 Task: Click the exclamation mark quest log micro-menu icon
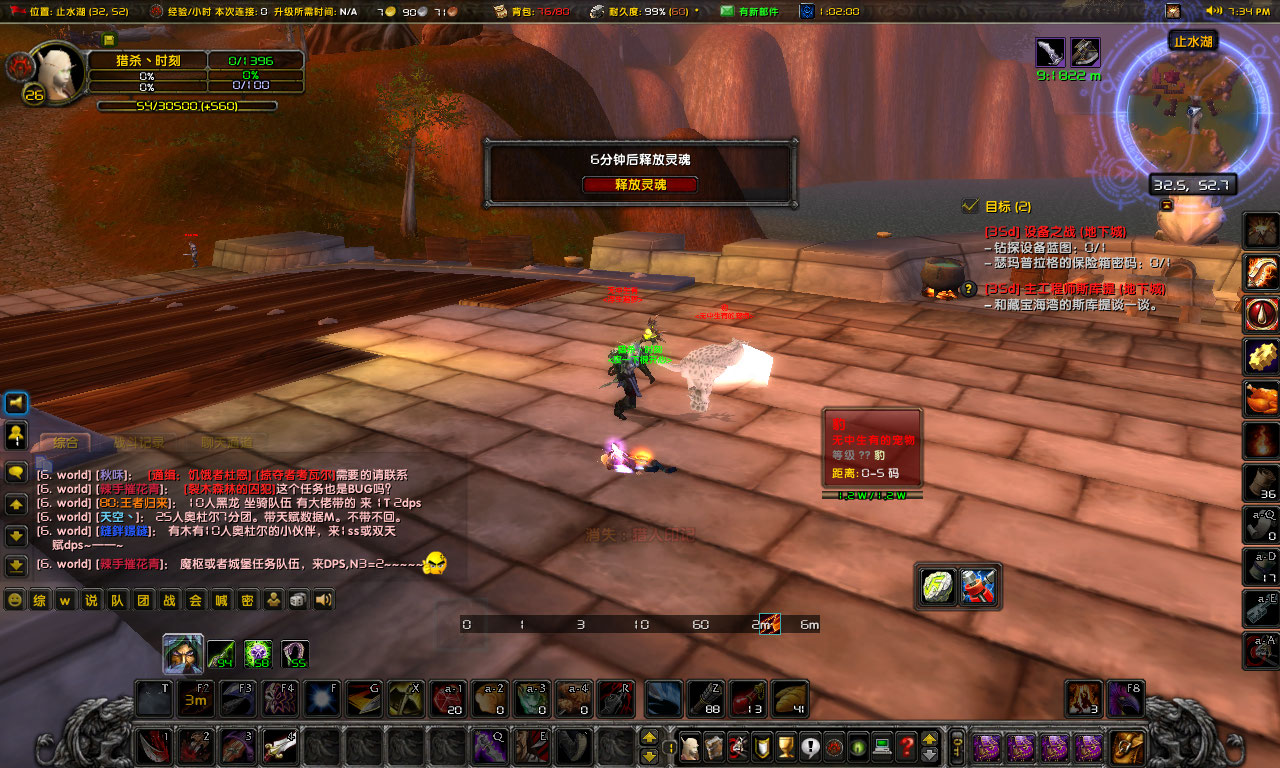(810, 749)
